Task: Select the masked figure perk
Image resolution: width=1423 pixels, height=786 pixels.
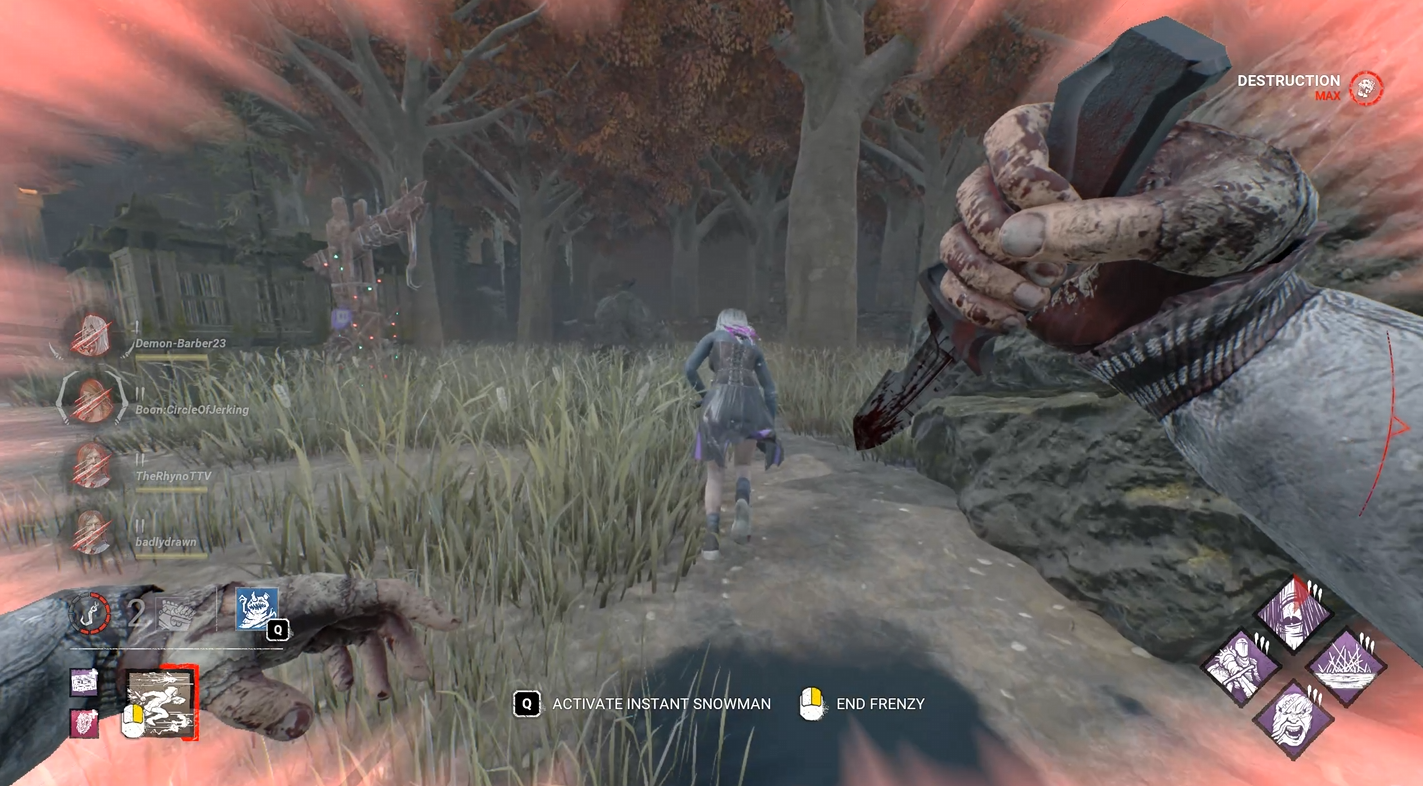Action: coord(1294,611)
